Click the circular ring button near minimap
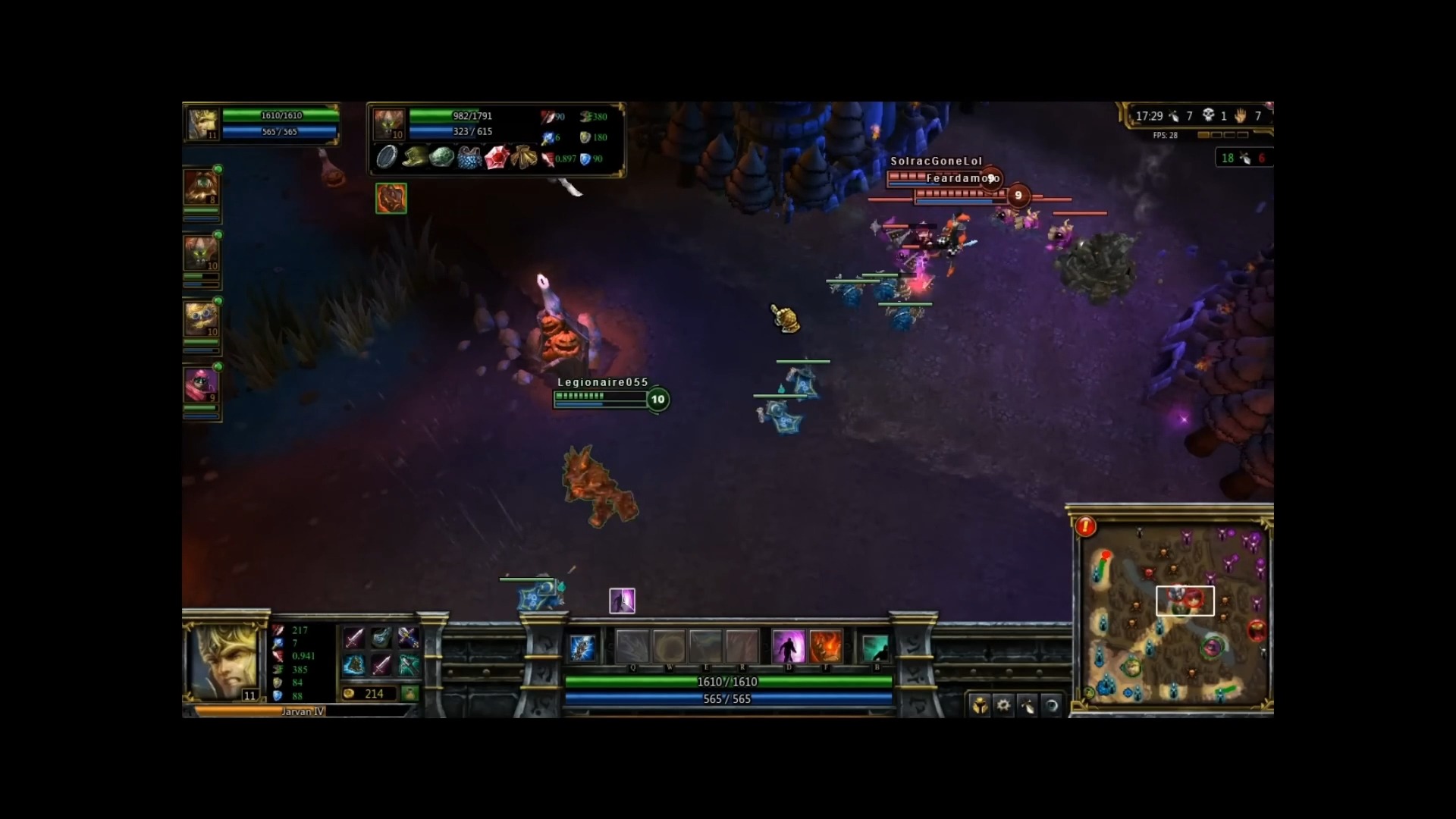 pos(1052,705)
